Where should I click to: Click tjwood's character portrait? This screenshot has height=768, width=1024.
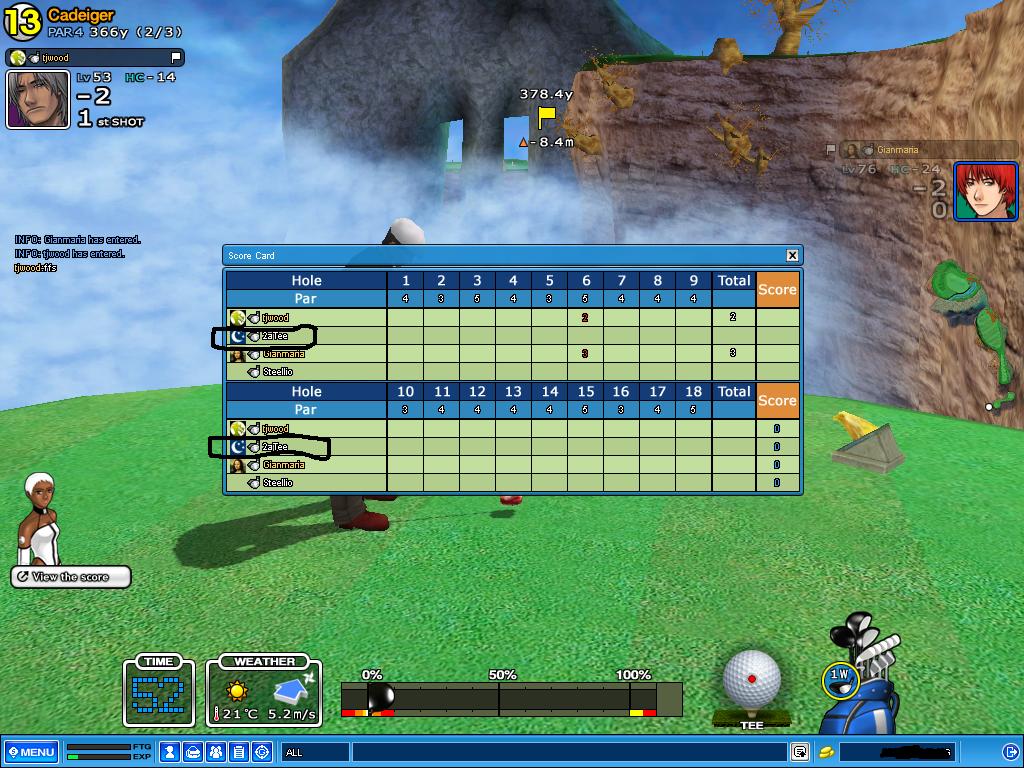point(39,99)
